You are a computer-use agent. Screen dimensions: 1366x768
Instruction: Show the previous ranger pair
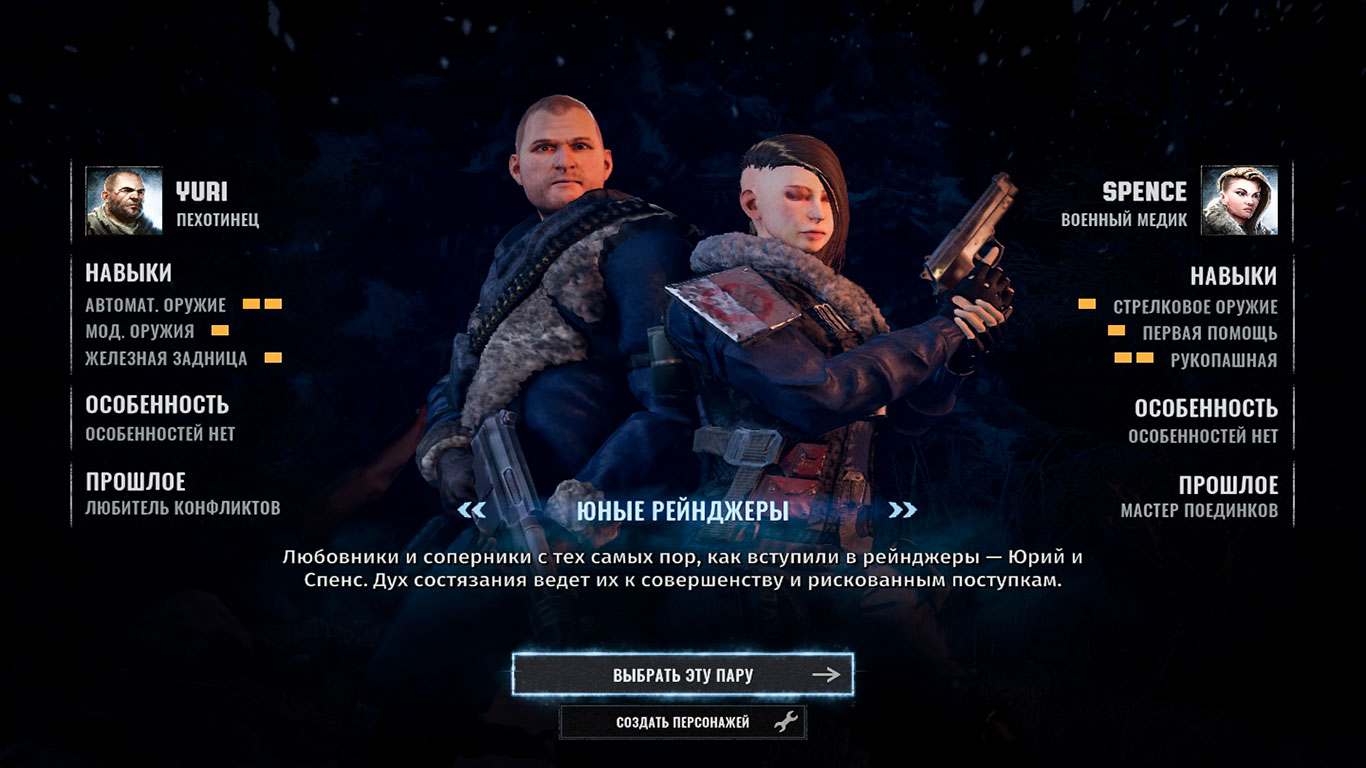[x=471, y=511]
